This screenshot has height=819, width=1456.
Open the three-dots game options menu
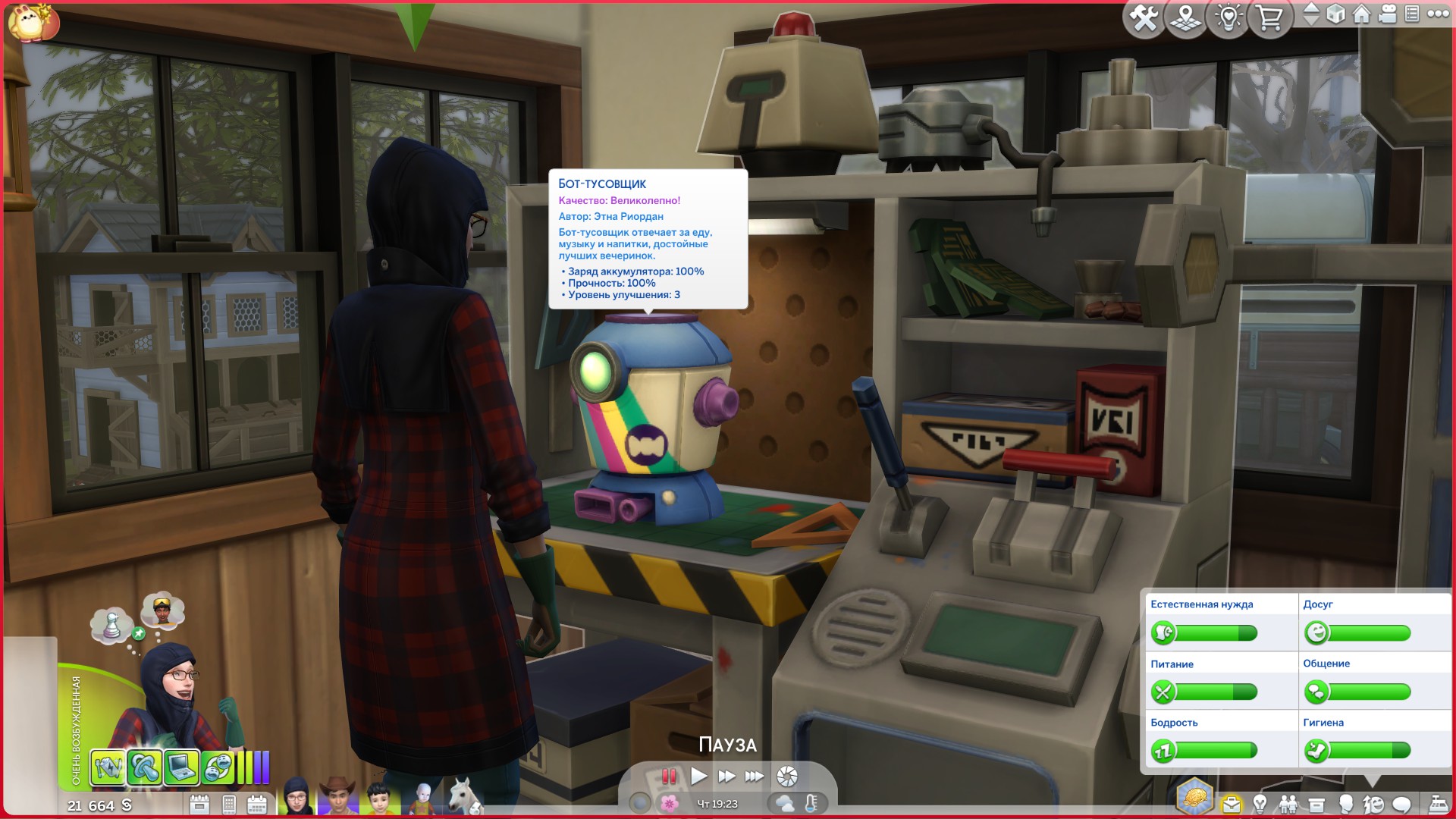pos(1438,14)
